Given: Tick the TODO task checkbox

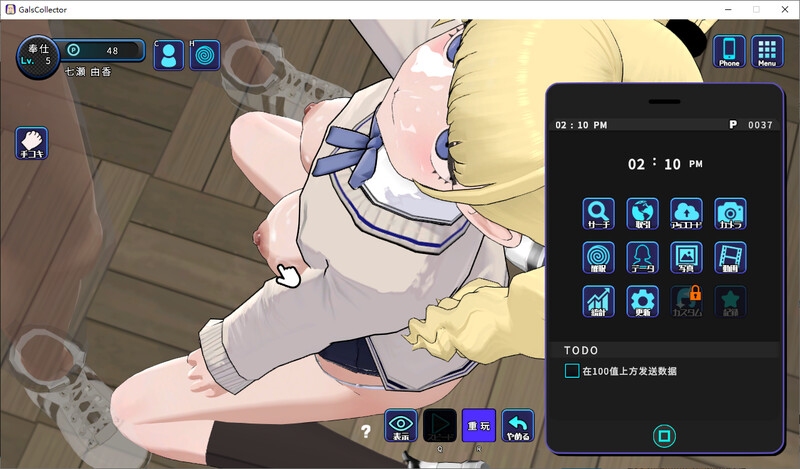Looking at the screenshot, I should click(572, 371).
